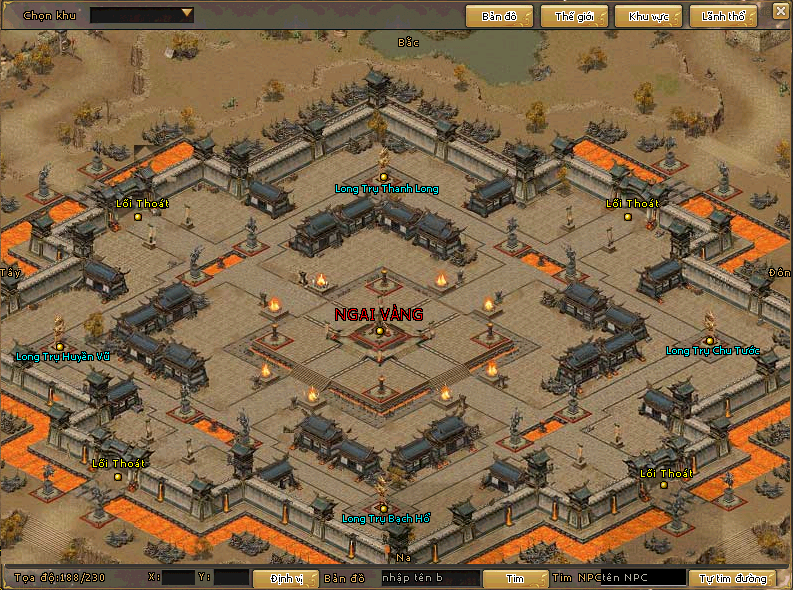The width and height of the screenshot is (793, 590).
Task: Select the Long Trụ Huyền Vũ marker
Action: point(60,346)
